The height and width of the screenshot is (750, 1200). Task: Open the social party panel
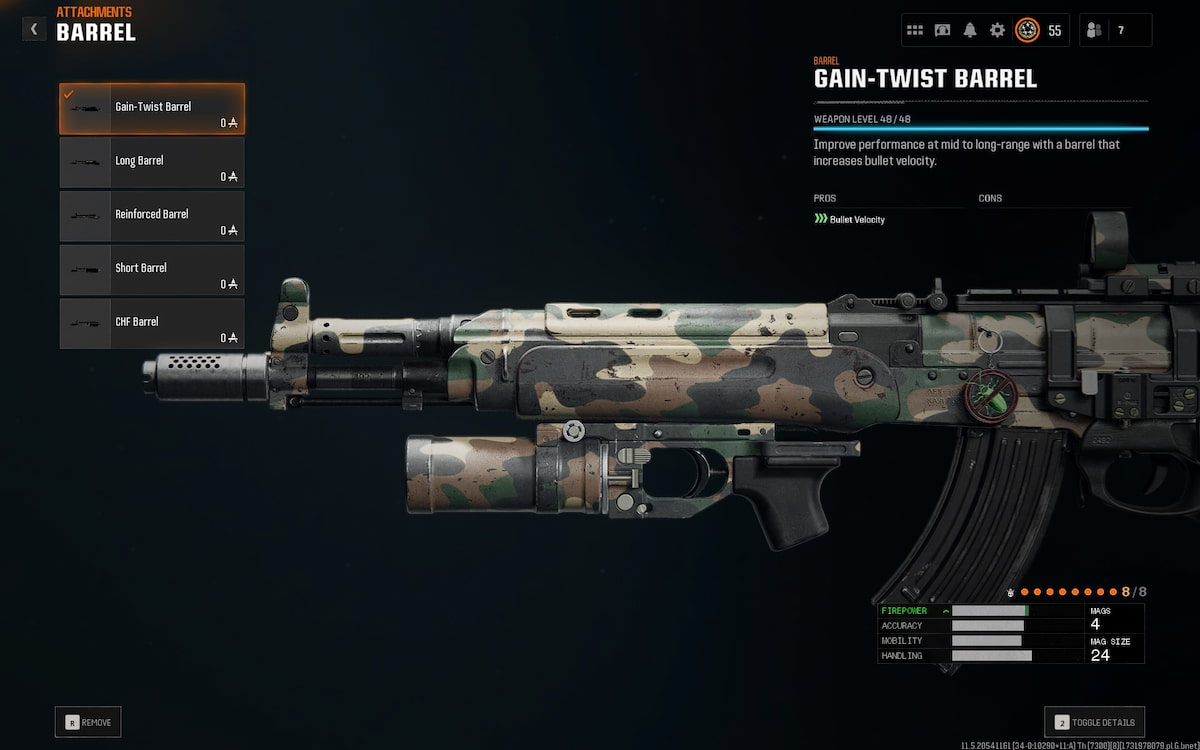pyautogui.click(x=1115, y=30)
